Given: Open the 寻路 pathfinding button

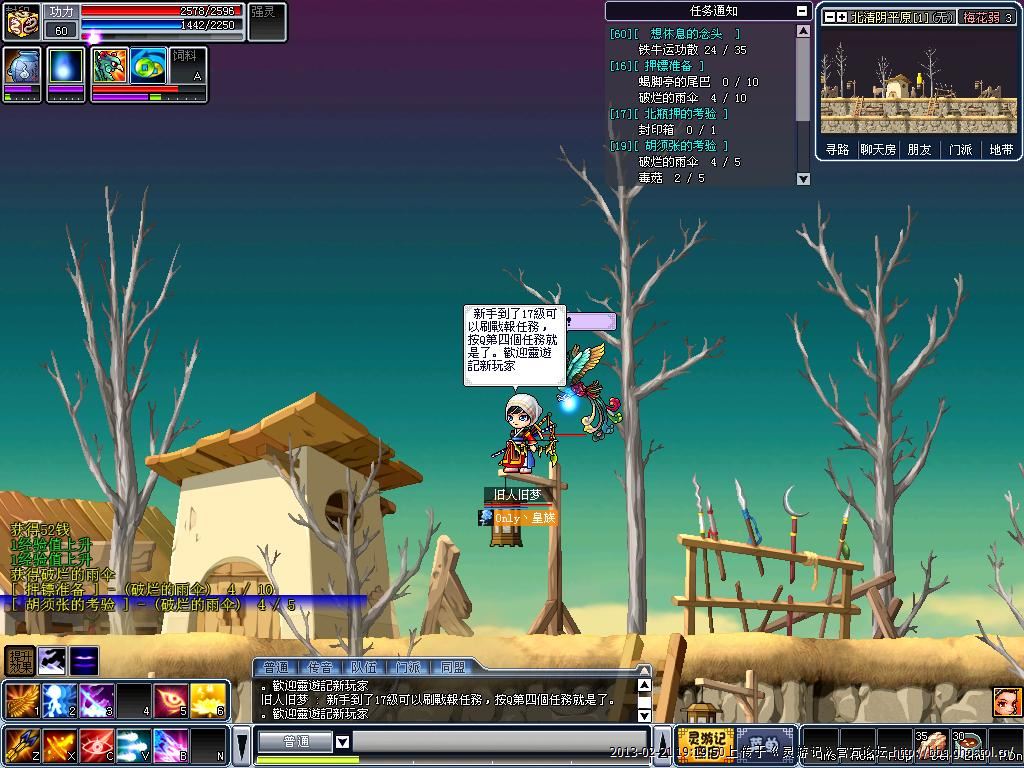Looking at the screenshot, I should click(x=837, y=149).
